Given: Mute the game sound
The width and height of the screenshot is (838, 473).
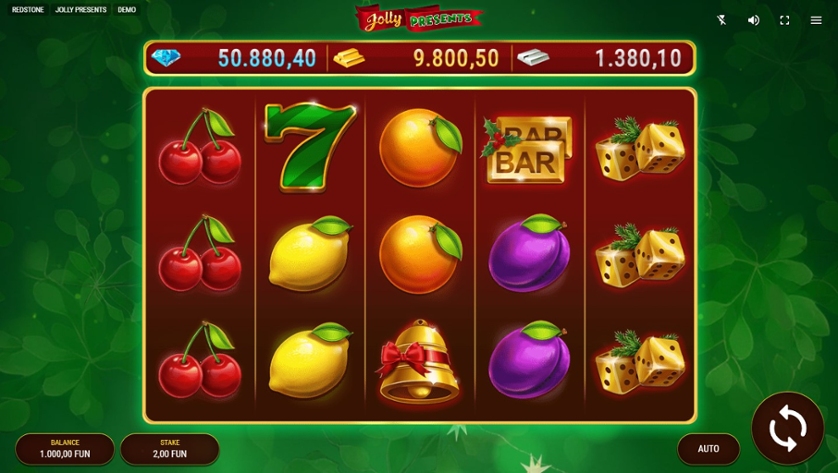Looking at the screenshot, I should [x=754, y=20].
